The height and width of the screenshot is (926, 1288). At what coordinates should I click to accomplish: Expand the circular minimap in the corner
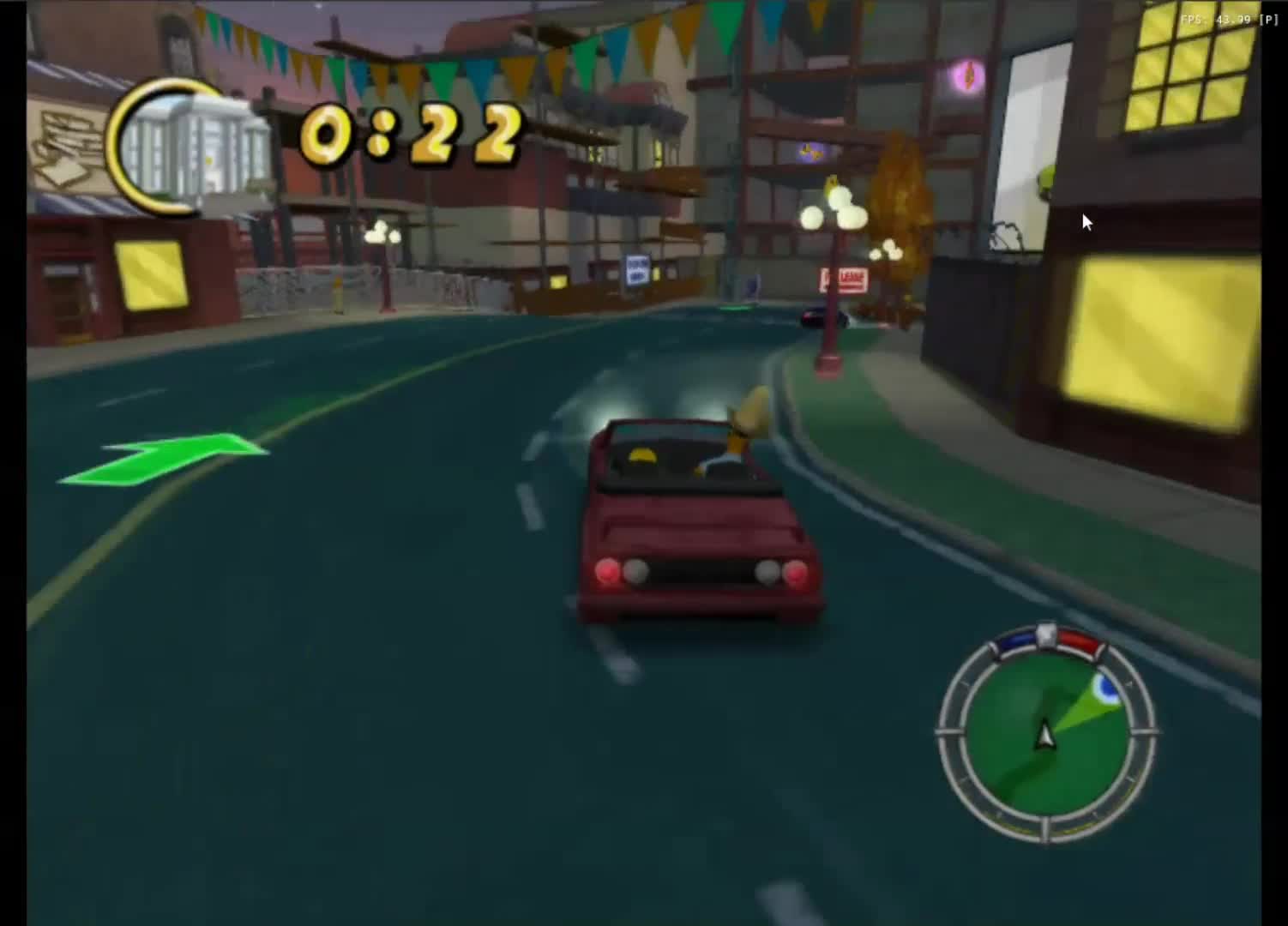1046,737
